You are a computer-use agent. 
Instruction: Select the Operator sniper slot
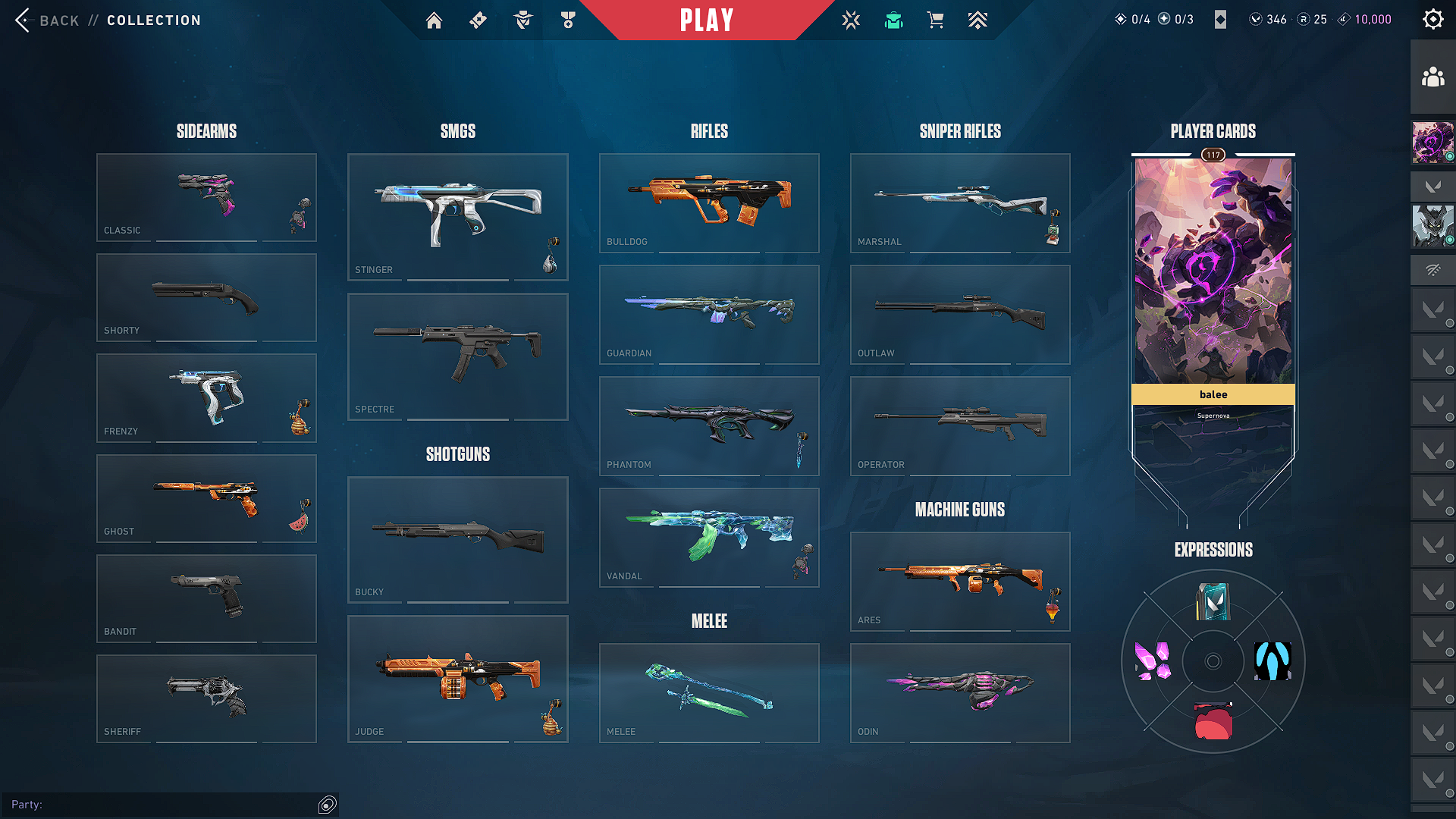tap(959, 425)
